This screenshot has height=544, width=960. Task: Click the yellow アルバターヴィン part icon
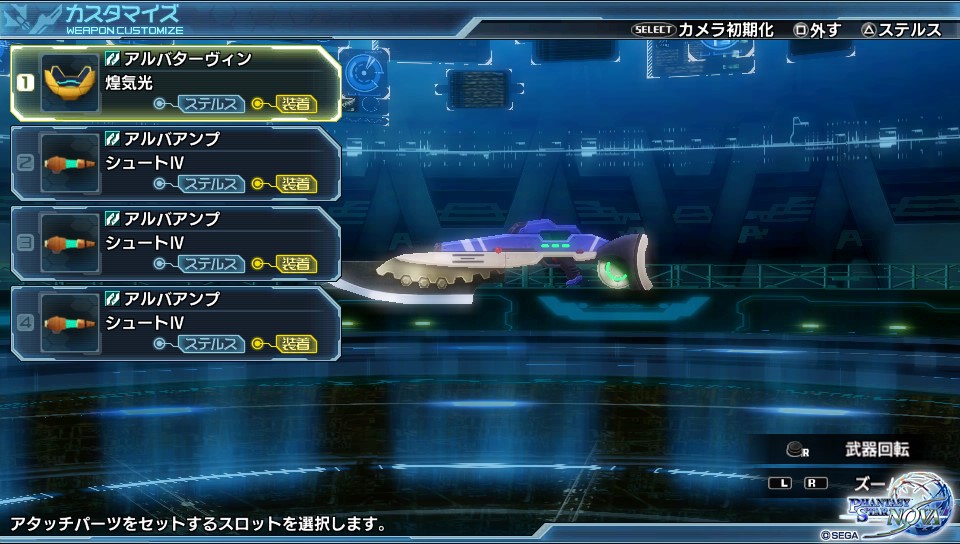coord(70,84)
